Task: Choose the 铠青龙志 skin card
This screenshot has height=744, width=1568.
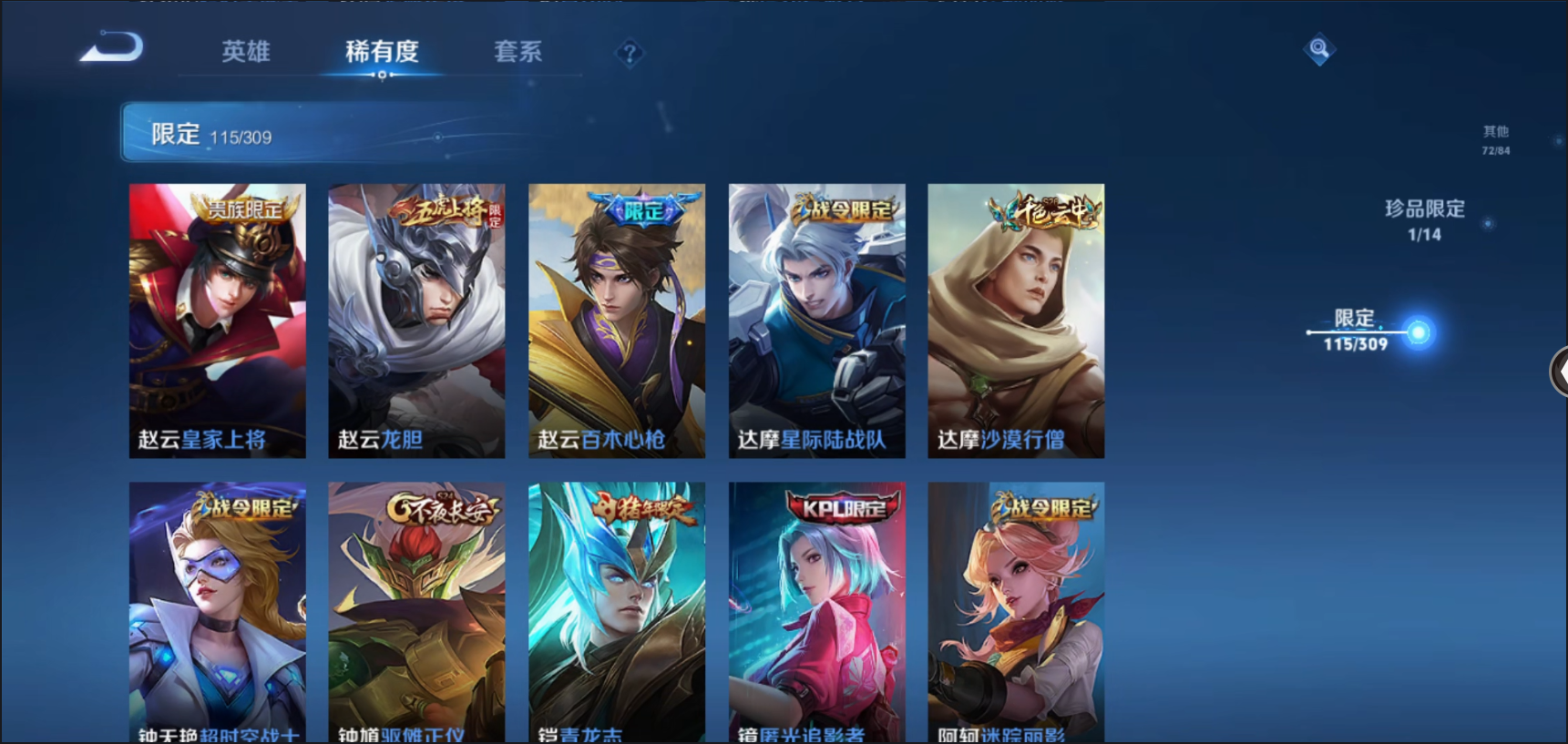Action: [617, 612]
